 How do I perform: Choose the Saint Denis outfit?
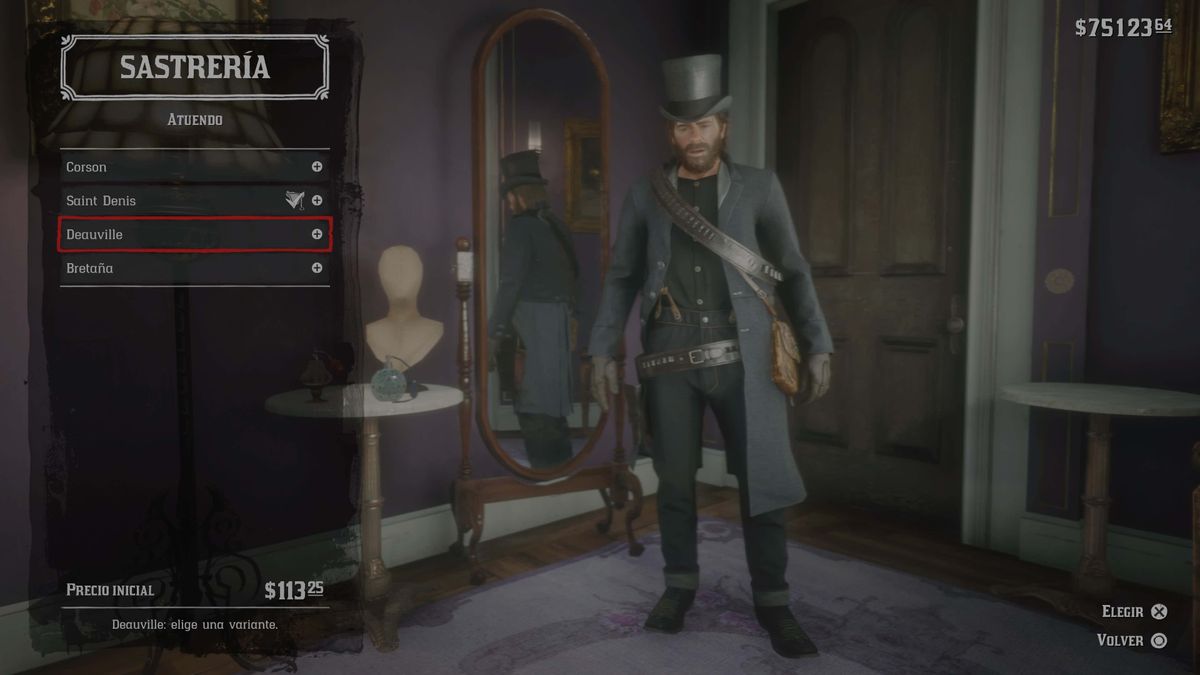point(194,201)
